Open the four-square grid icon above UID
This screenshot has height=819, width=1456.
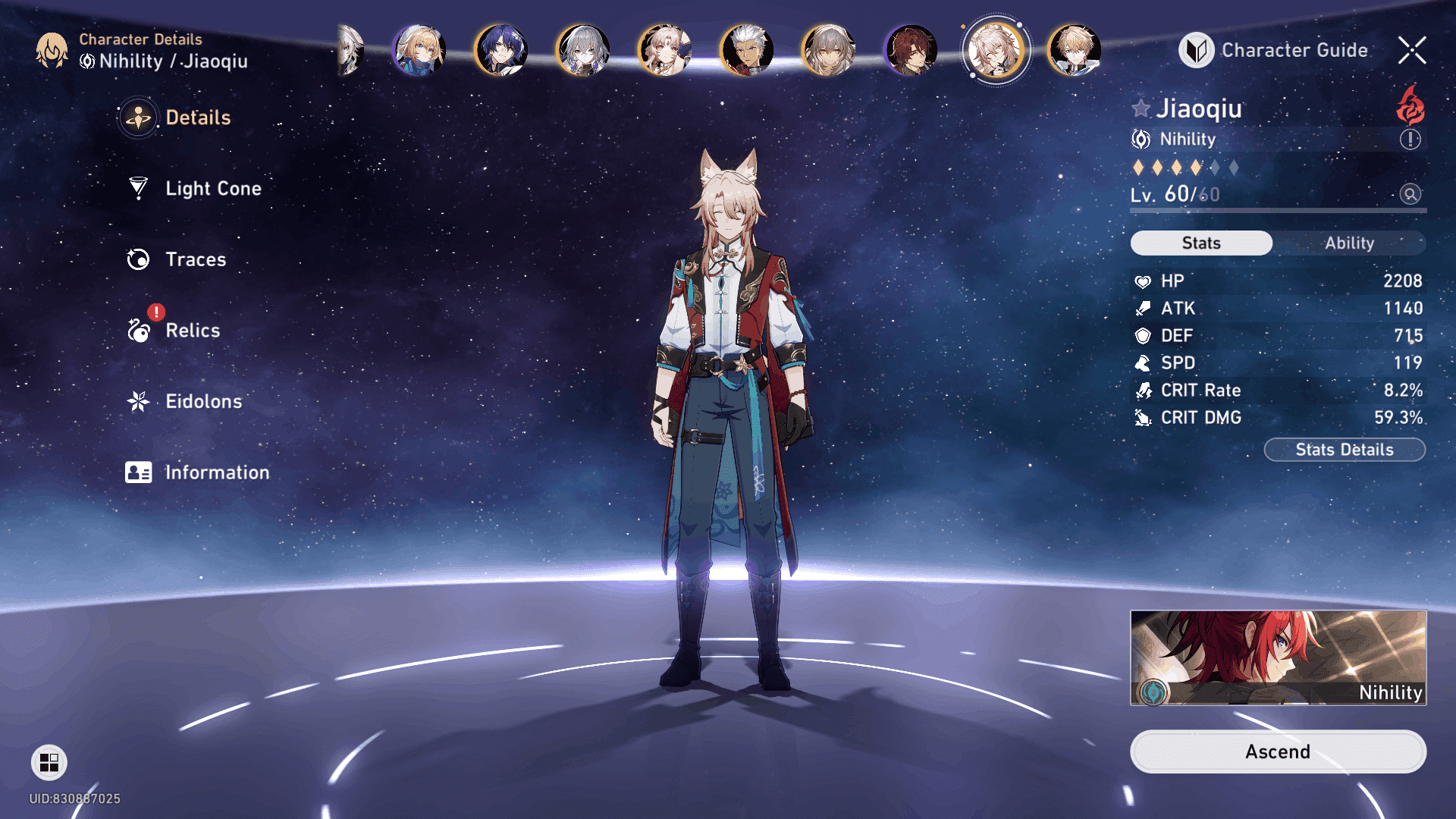[49, 762]
